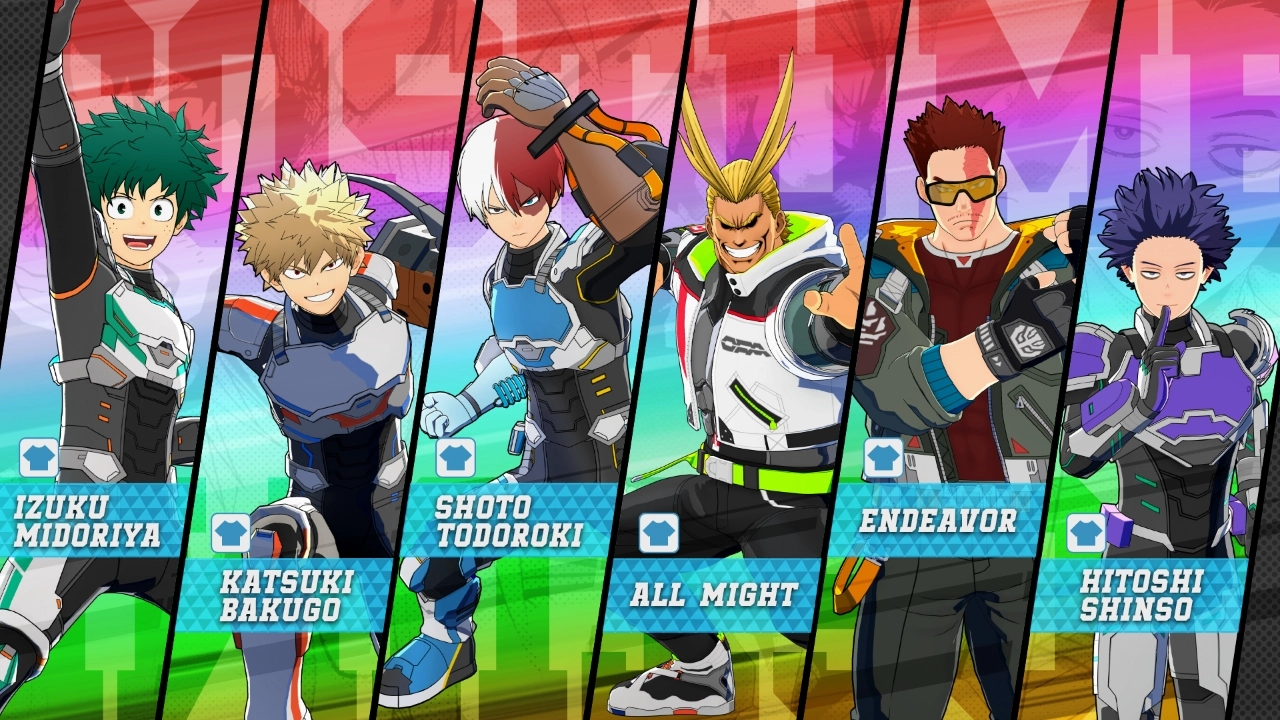Select the Endeavor nameplate
The height and width of the screenshot is (720, 1280).
point(937,520)
